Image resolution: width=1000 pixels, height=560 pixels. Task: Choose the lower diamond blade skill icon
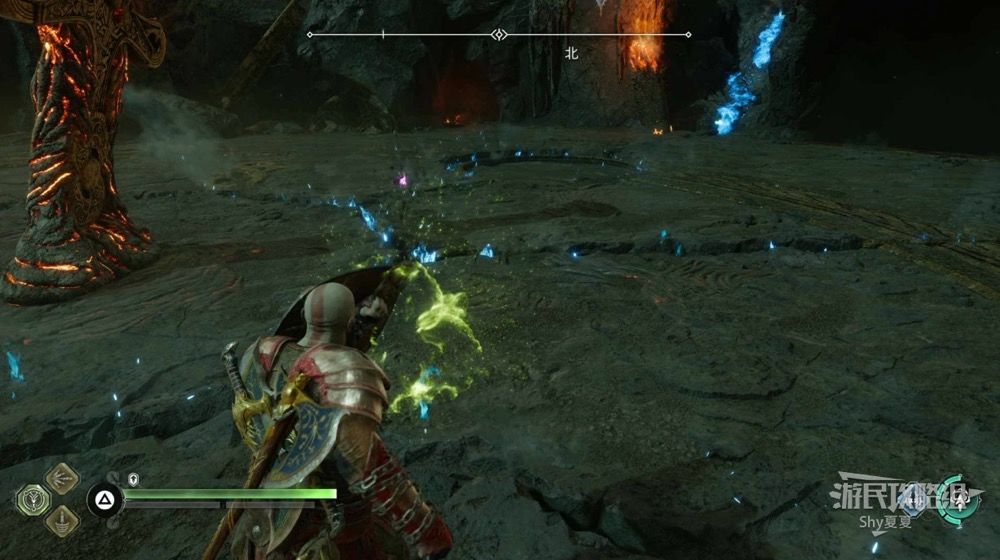62,520
